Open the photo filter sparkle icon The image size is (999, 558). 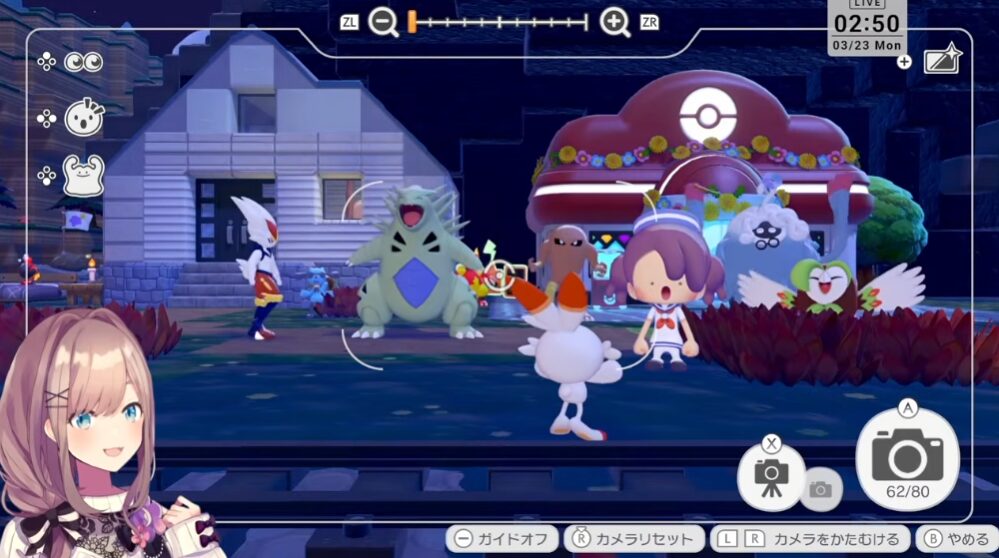pos(942,60)
